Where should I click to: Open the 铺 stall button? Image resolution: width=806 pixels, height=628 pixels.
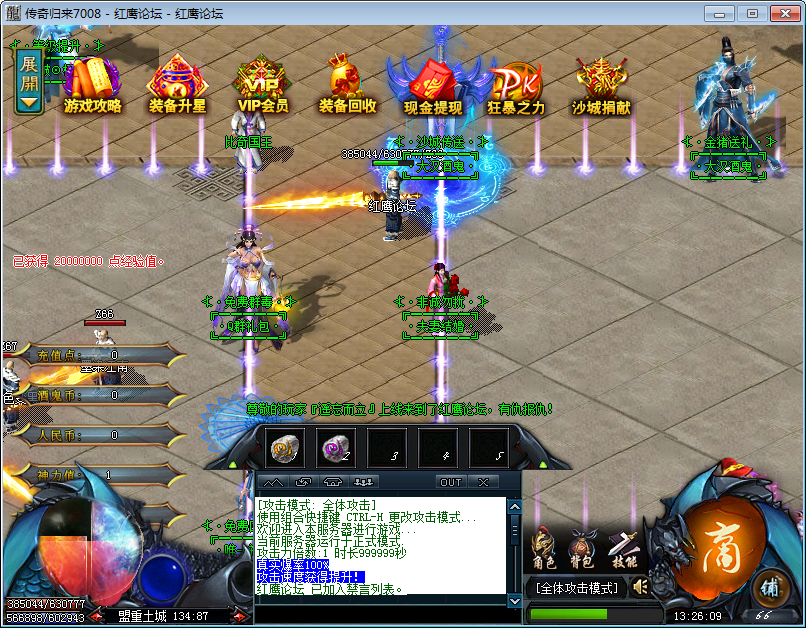(769, 587)
